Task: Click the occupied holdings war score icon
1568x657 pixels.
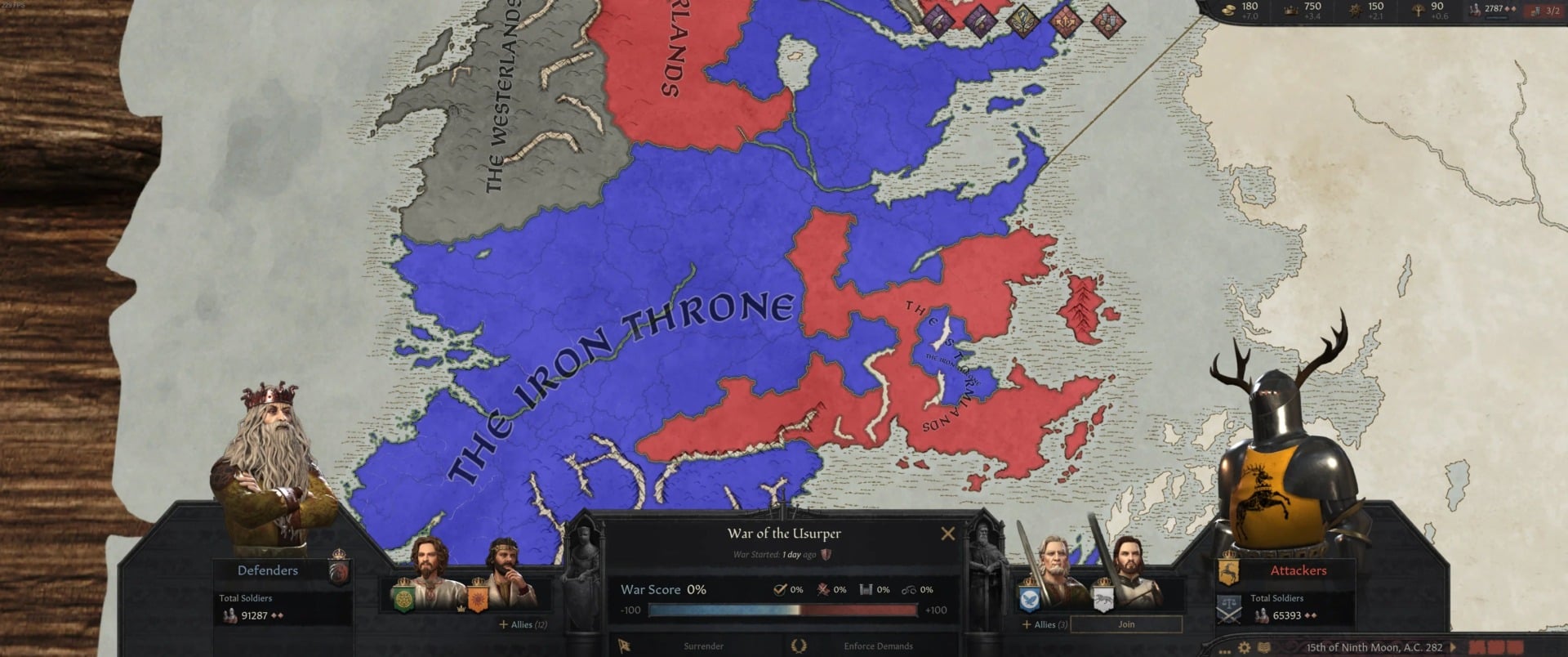Action: pyautogui.click(x=866, y=589)
